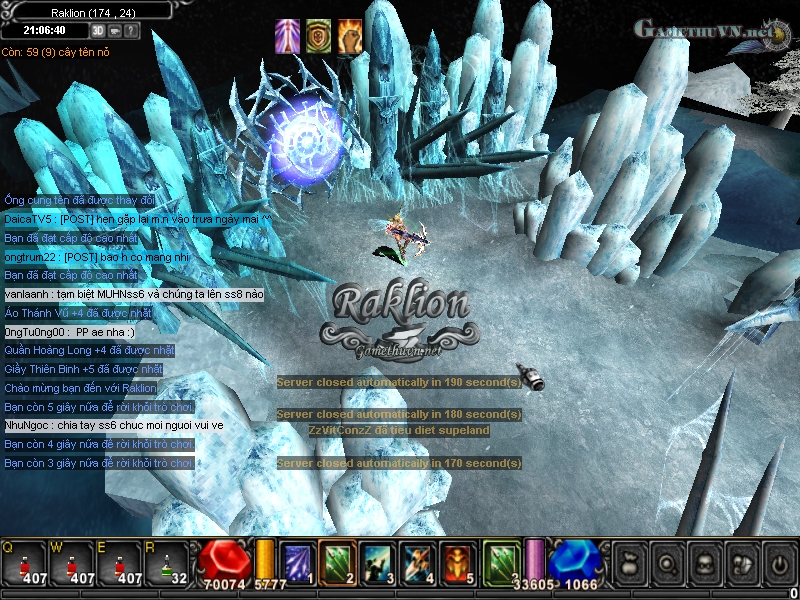This screenshot has height=600, width=800.
Task: Activate the orange armored-figure skill in slot 5
Action: 459,562
